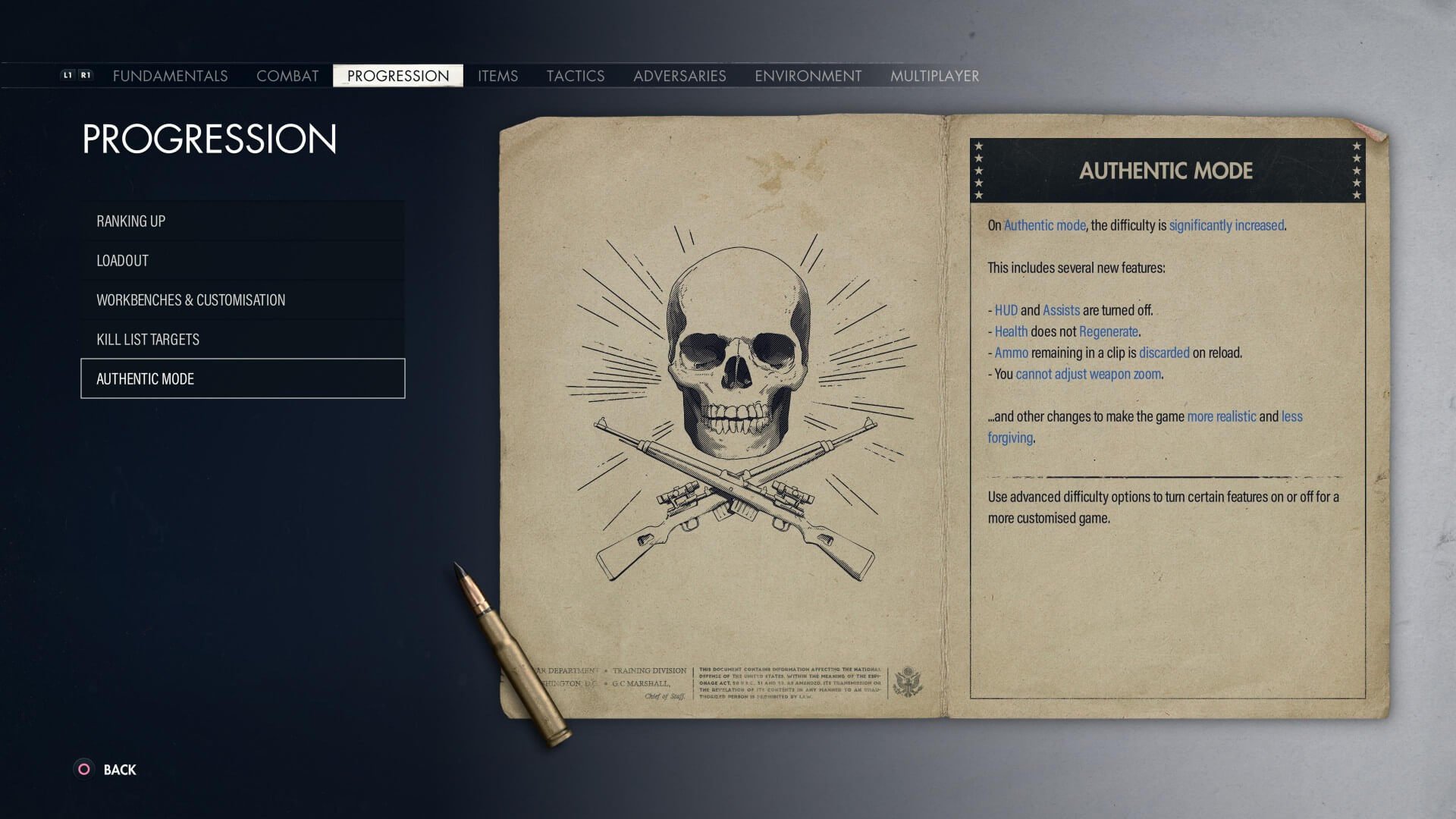Viewport: 1456px width, 819px height.
Task: Open the Combat tab
Action: tap(287, 76)
